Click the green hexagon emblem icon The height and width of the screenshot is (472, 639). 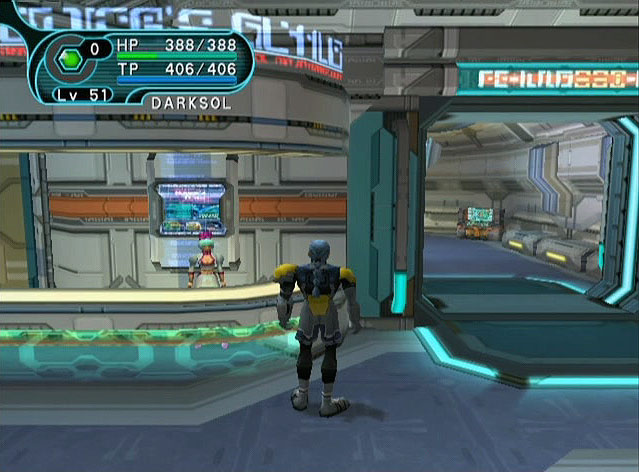point(67,60)
